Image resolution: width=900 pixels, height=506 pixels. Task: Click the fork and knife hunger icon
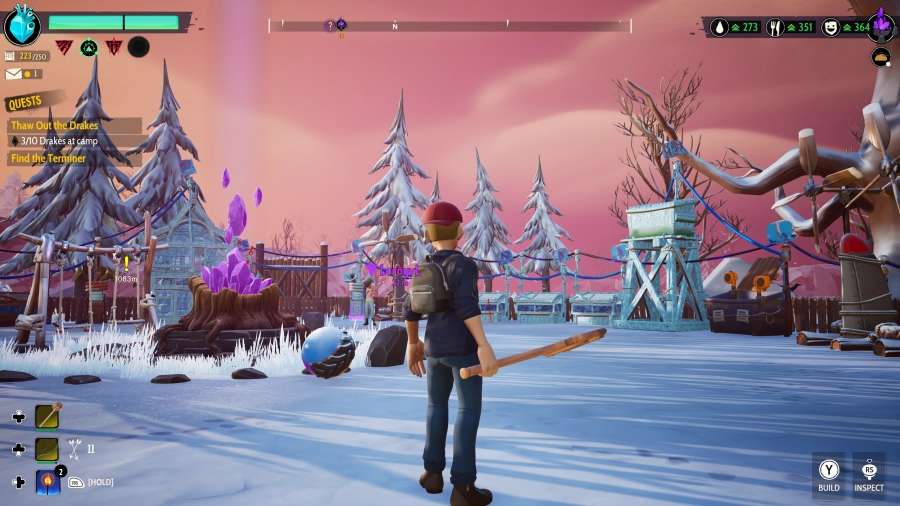tap(775, 28)
